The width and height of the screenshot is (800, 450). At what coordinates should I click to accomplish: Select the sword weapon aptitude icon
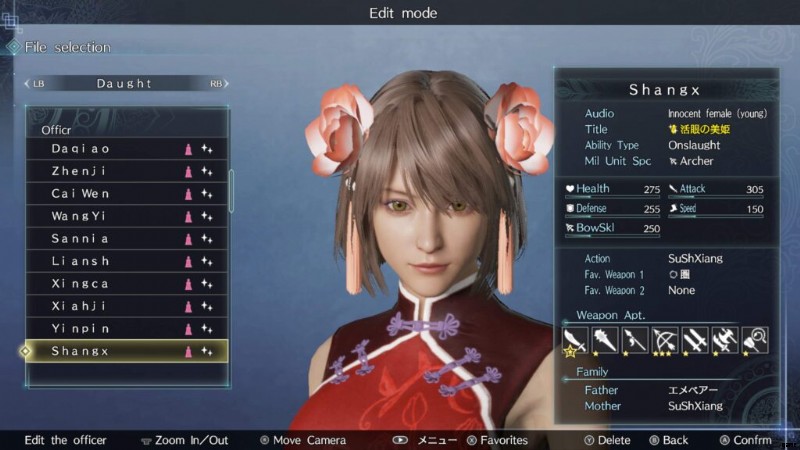(x=575, y=340)
